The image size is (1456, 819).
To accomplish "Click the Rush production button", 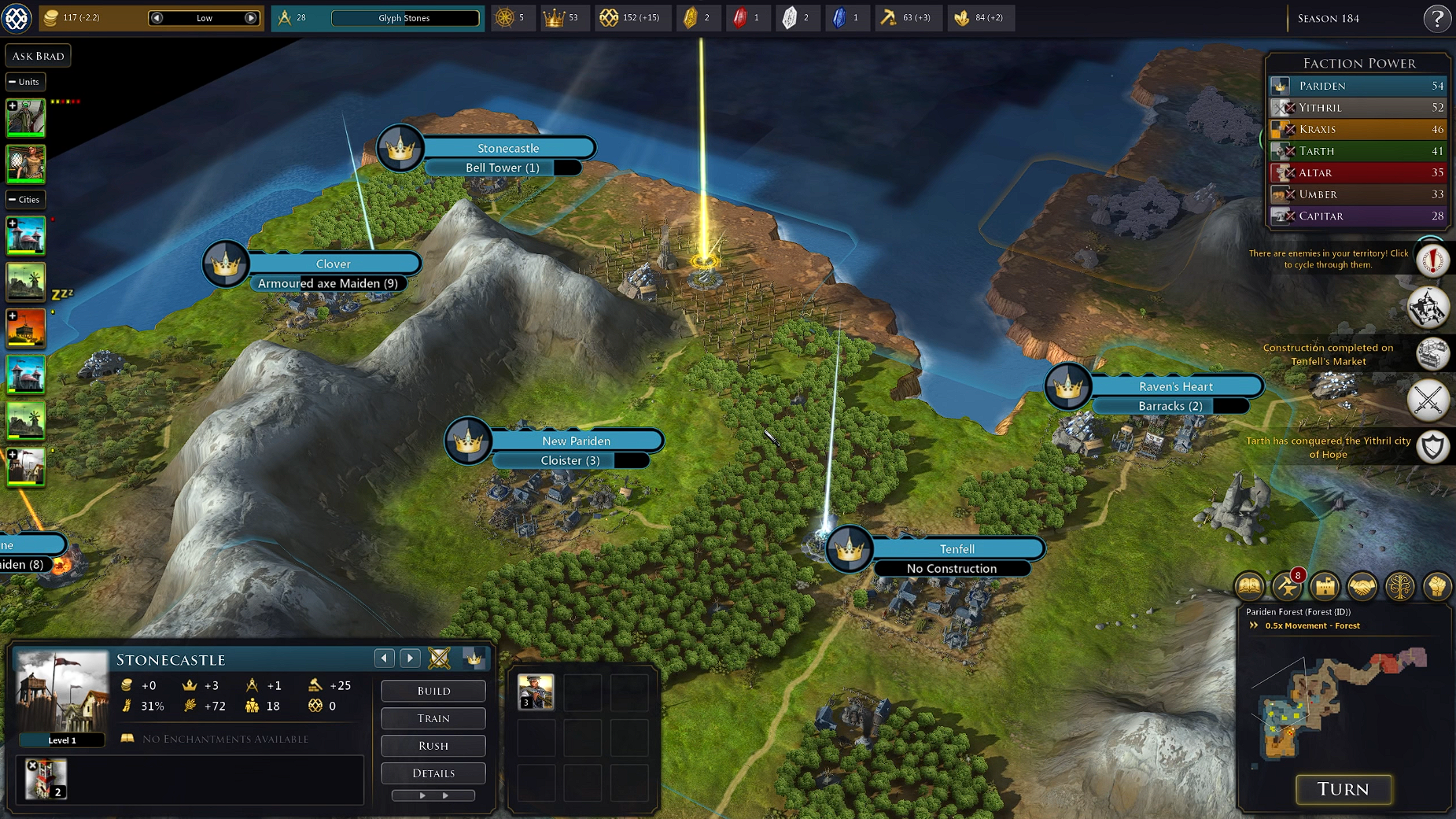I will pos(433,746).
